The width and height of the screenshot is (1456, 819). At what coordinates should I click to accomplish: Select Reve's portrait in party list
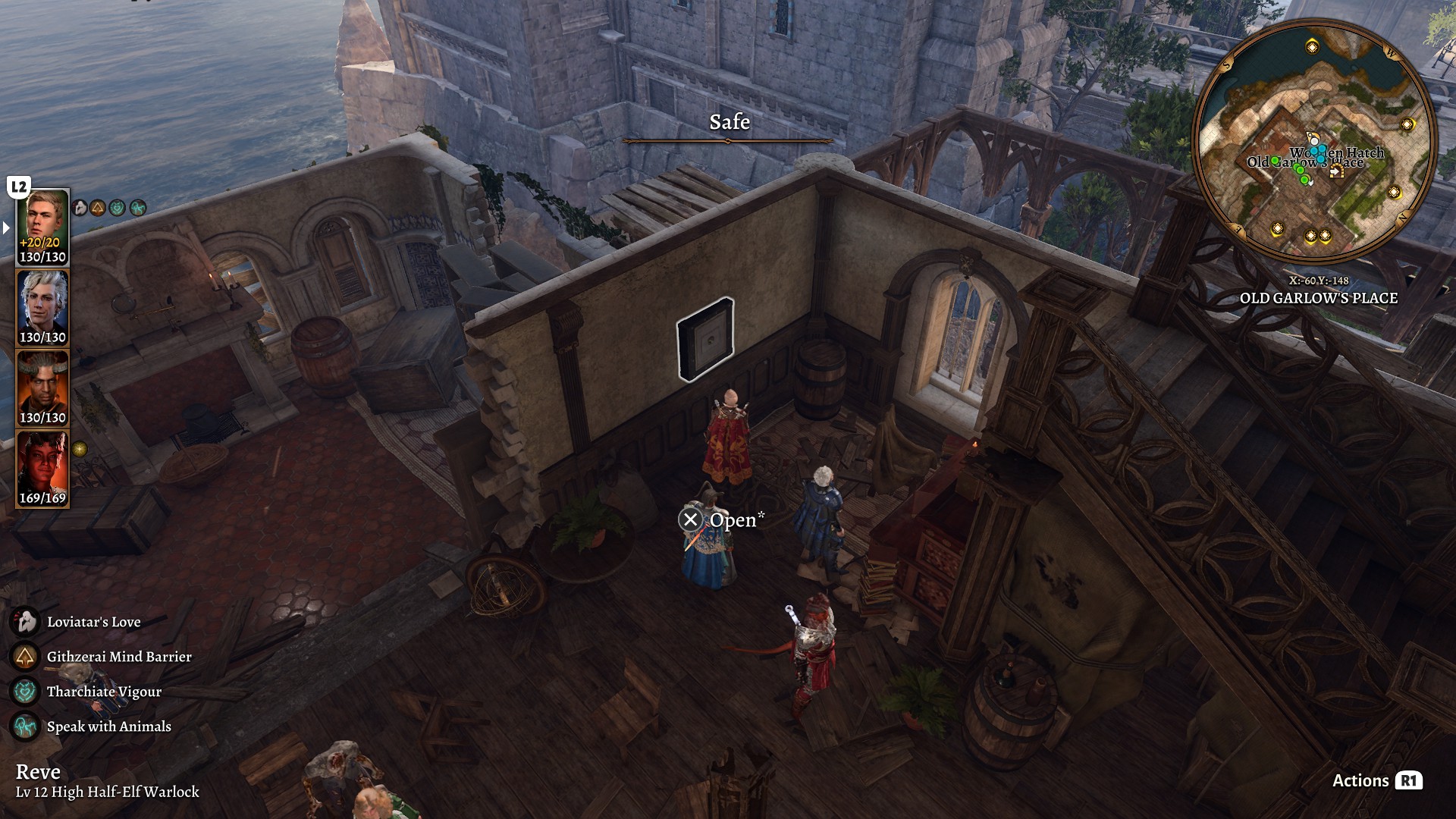[42, 226]
